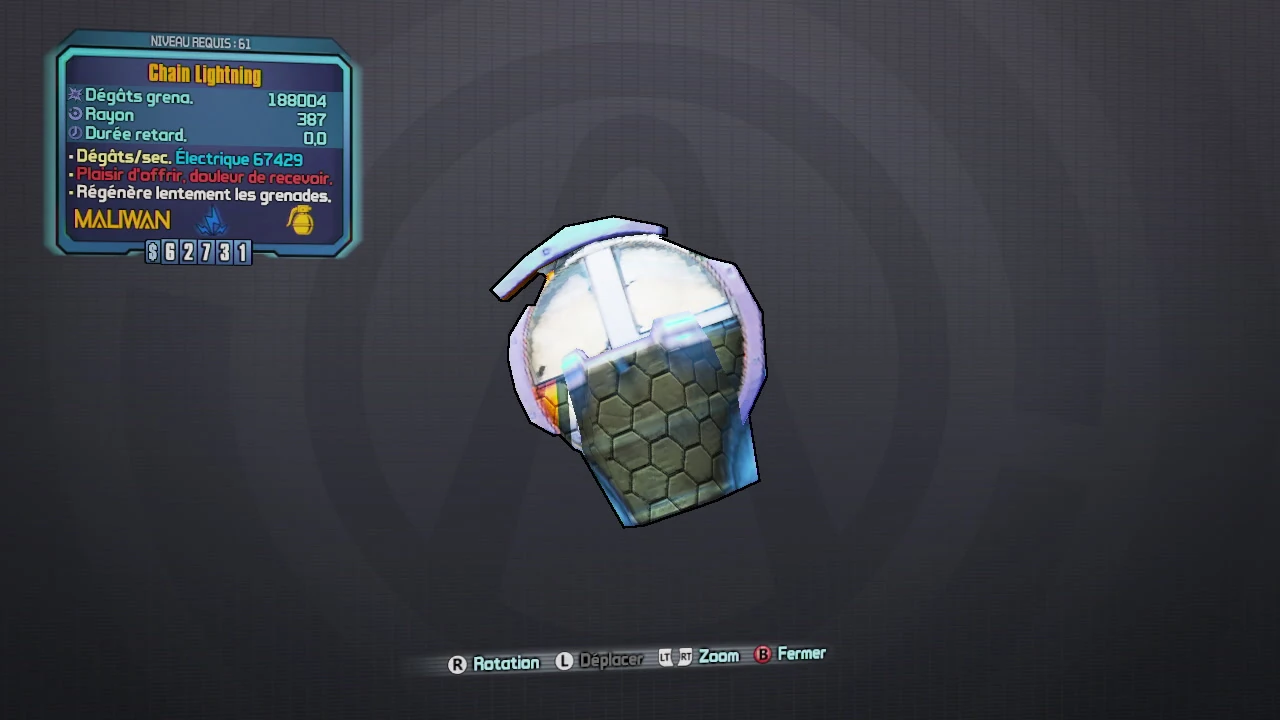Image resolution: width=1280 pixels, height=720 pixels.
Task: Click the L stick Déplacer icon
Action: click(564, 661)
